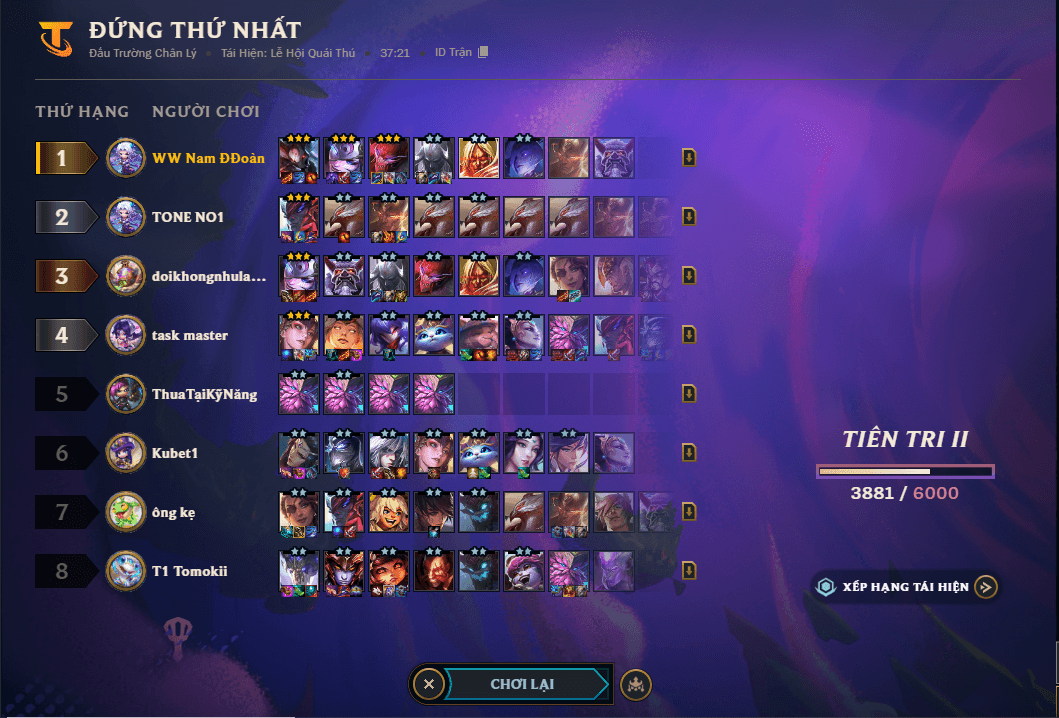Viewport: 1059px width, 718px height.
Task: Click the download icon on T1 Tomokii's row
Action: pyautogui.click(x=689, y=571)
